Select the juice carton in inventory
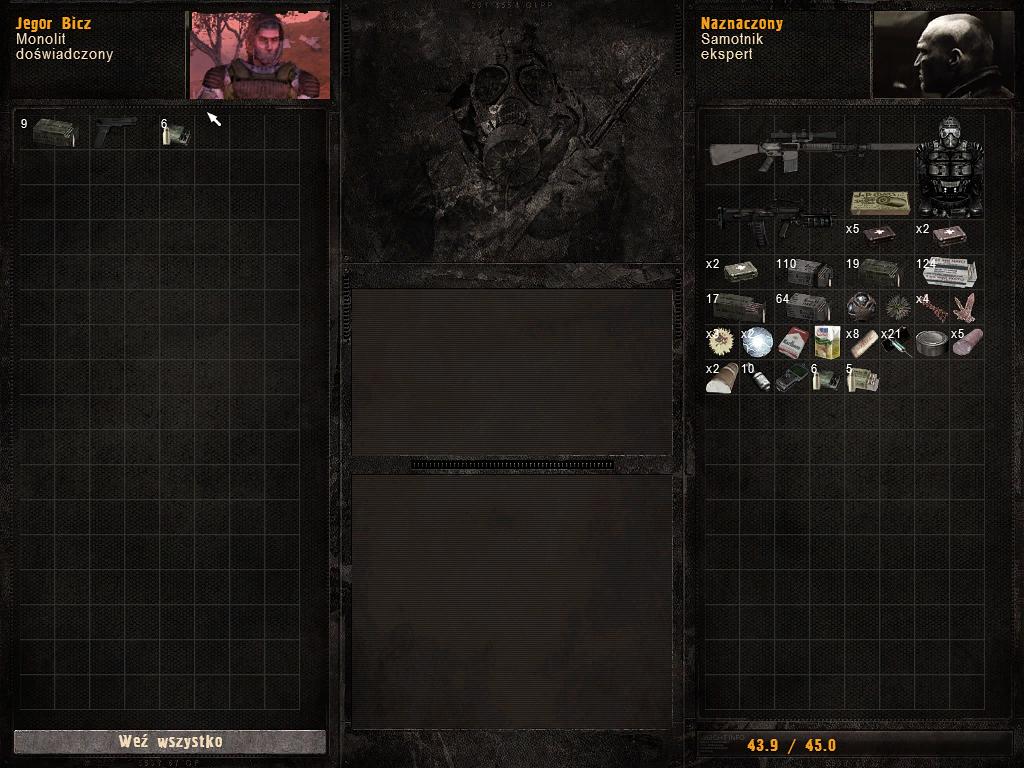This screenshot has height=768, width=1024. (x=827, y=343)
